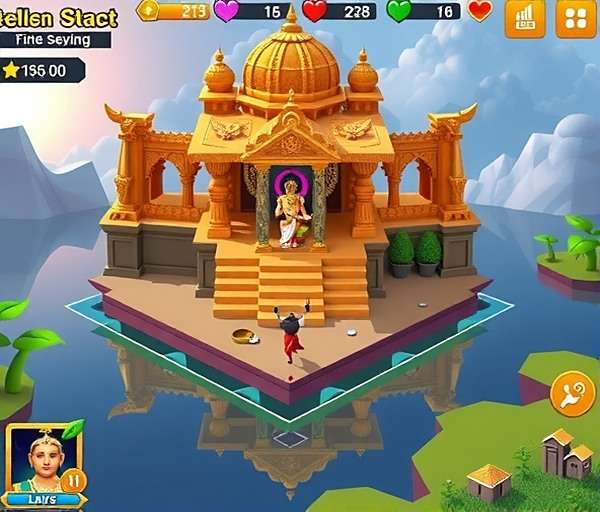
Task: Click the round pause button on the portrait
Action: pos(73,480)
